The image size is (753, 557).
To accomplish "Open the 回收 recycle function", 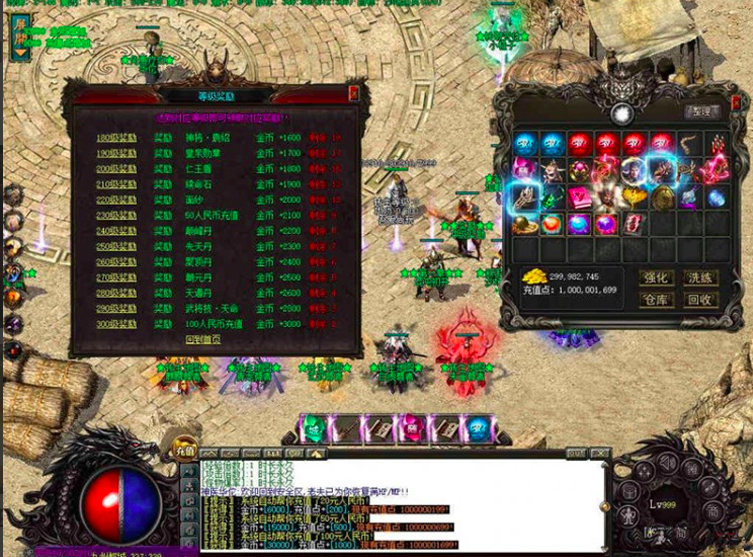I will pyautogui.click(x=702, y=299).
